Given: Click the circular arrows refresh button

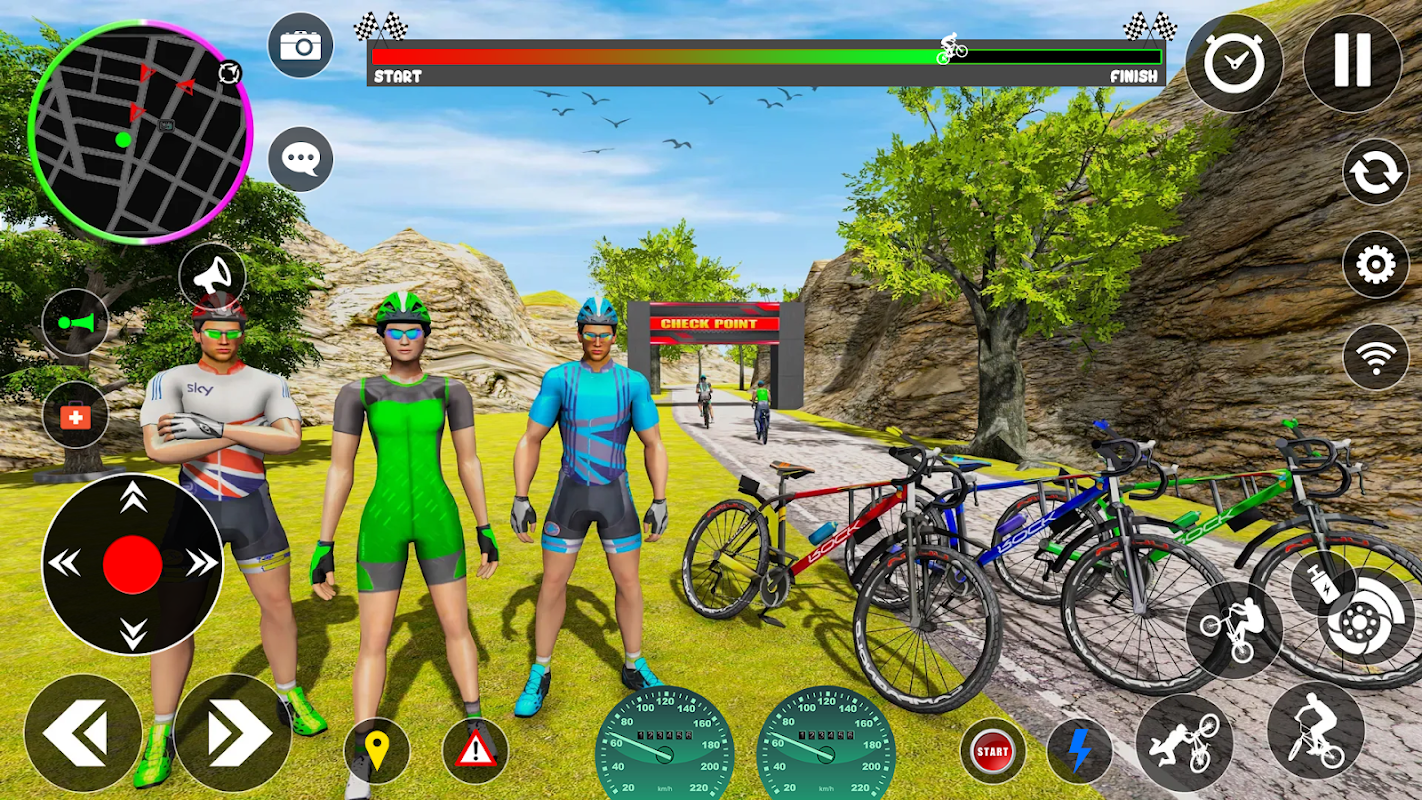Looking at the screenshot, I should tap(1375, 172).
